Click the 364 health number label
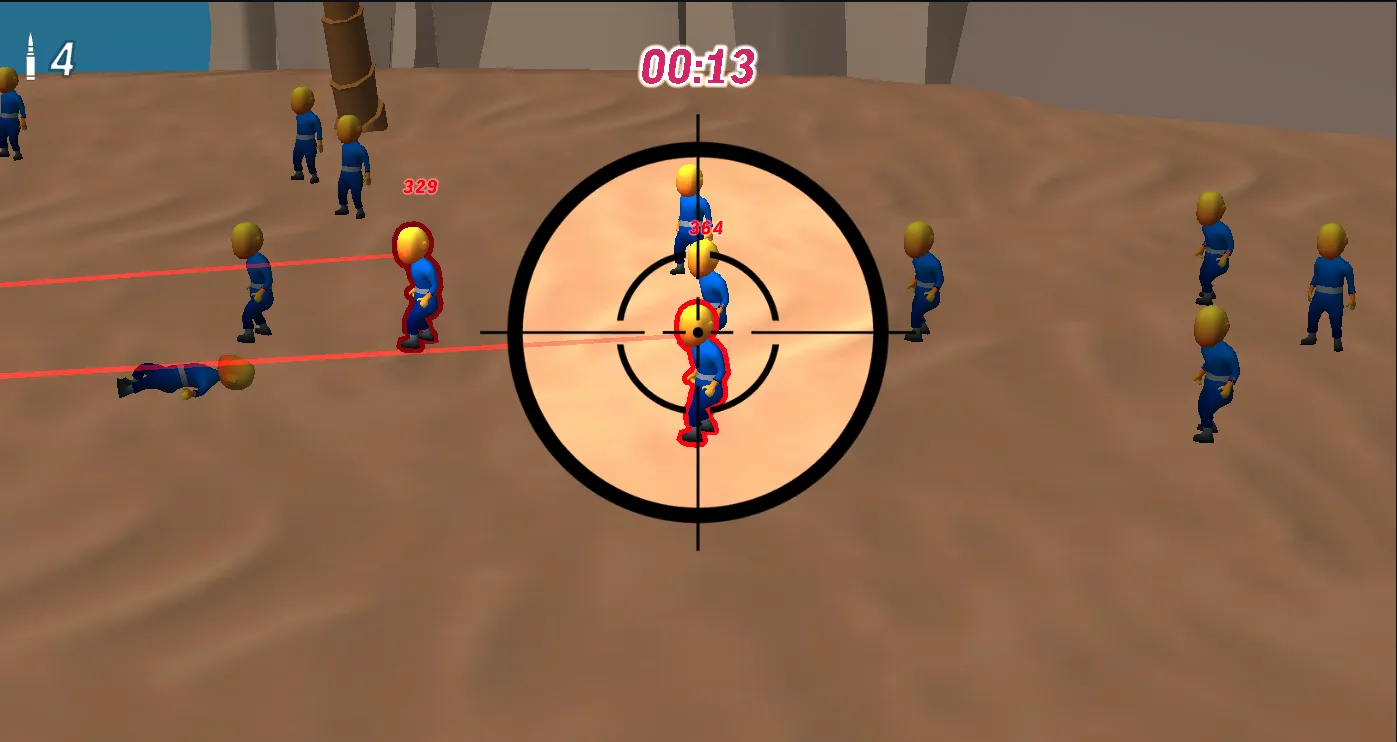Viewport: 1397px width, 742px height. pyautogui.click(x=704, y=228)
